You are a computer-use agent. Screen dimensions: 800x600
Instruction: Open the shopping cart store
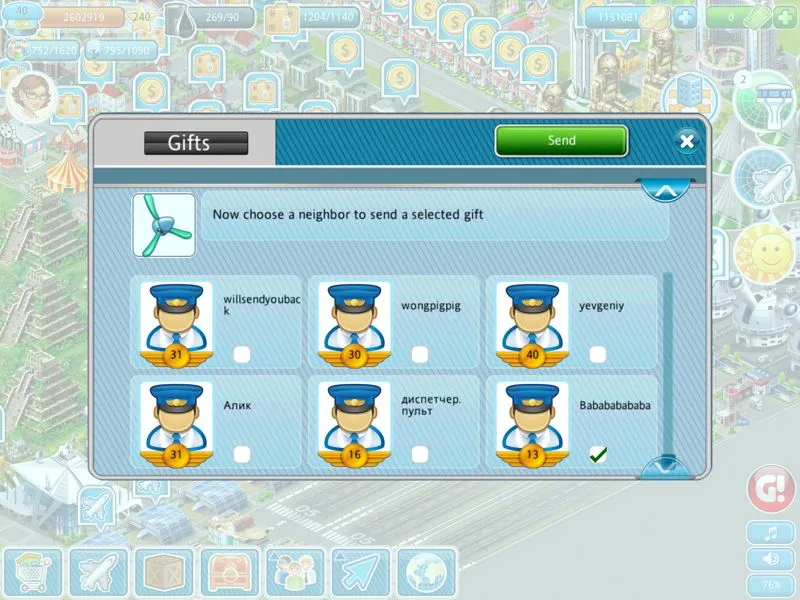[x=31, y=574]
